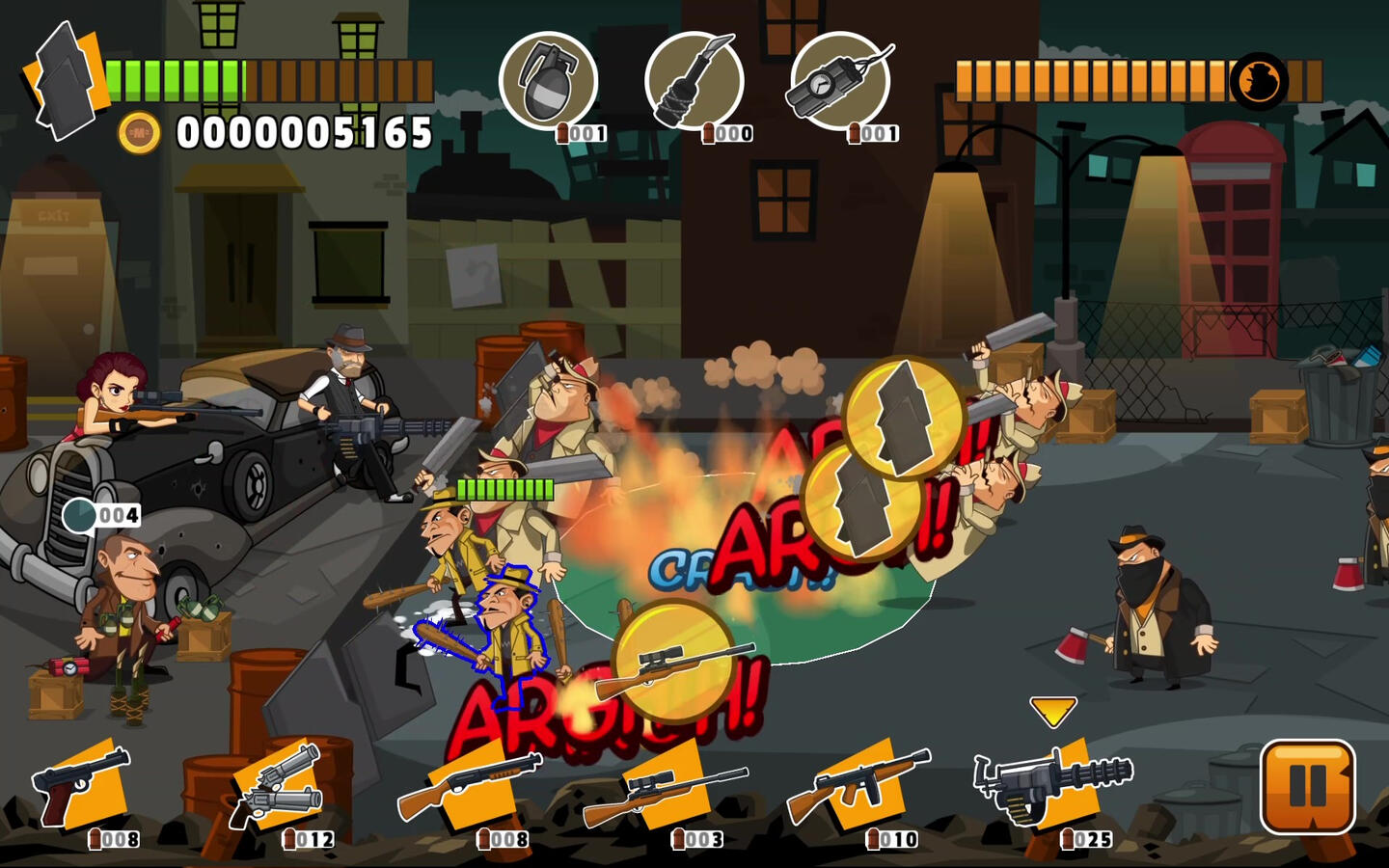Select the dynamite time bomb icon
This screenshot has width=1389, height=868.
pos(839,80)
